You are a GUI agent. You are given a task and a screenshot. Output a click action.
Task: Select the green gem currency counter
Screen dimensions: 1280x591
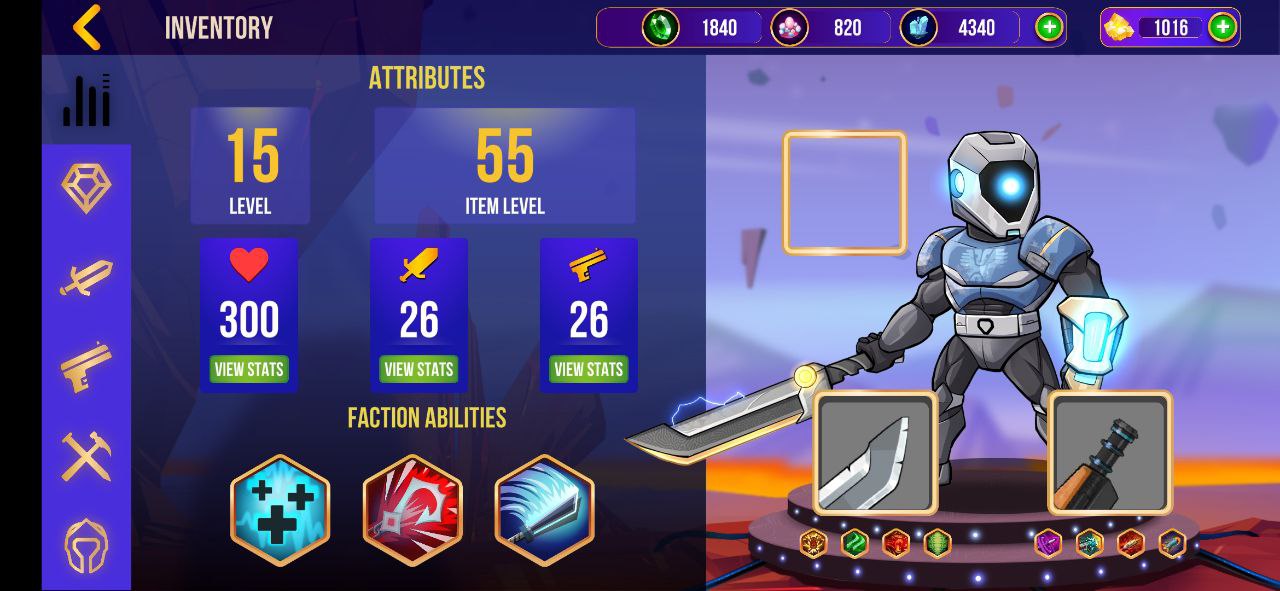(700, 28)
